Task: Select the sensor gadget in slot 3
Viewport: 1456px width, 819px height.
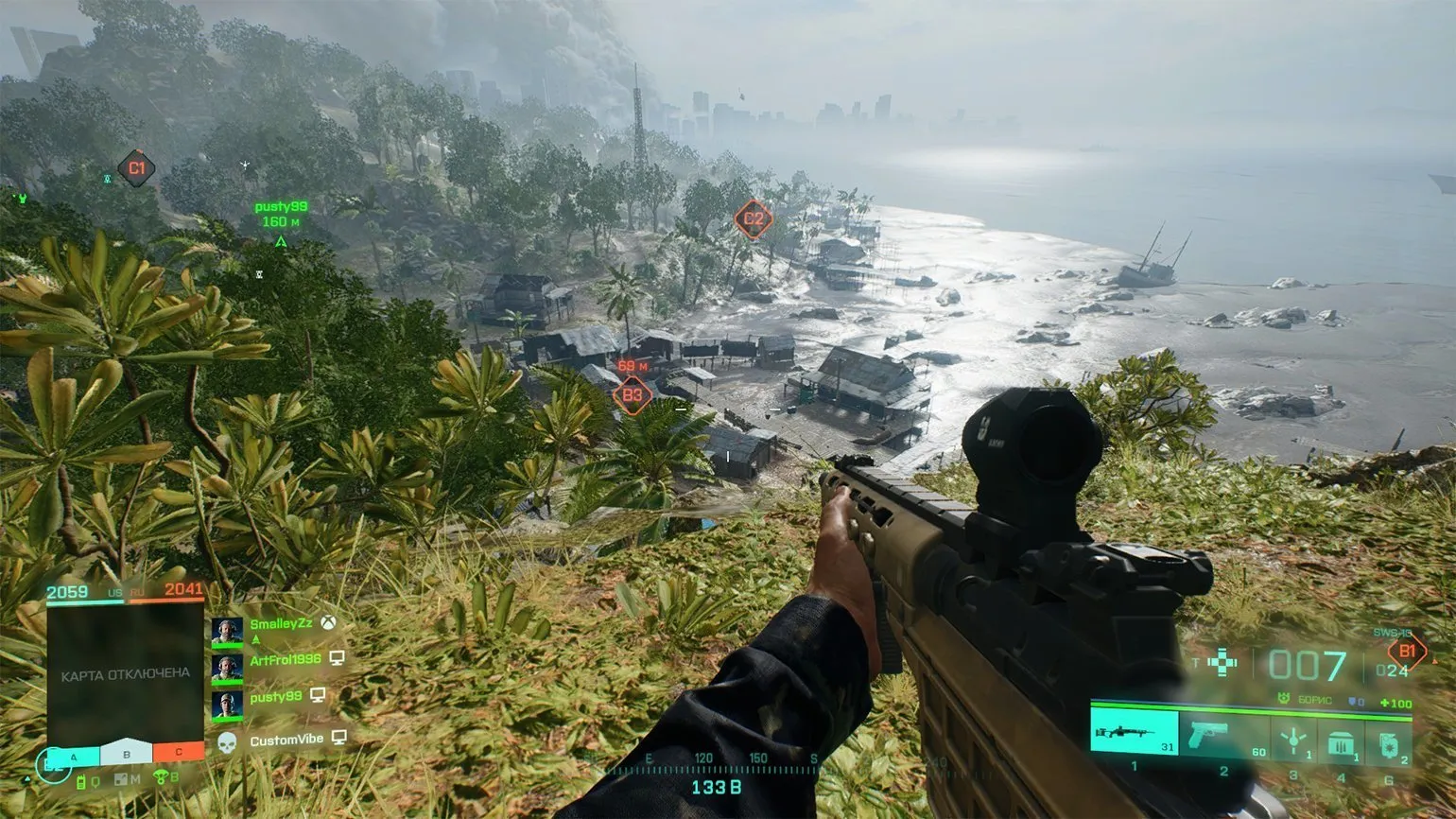Action: click(1292, 738)
